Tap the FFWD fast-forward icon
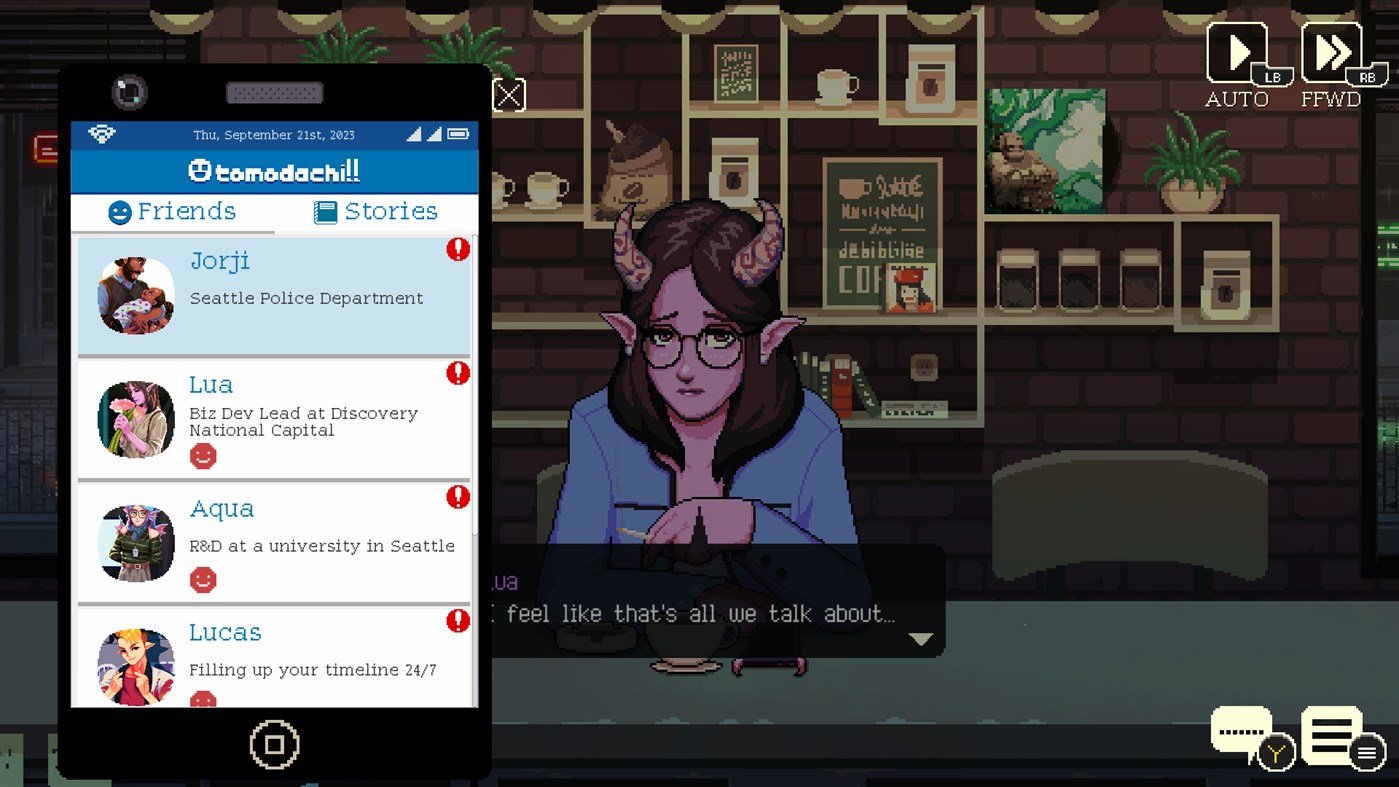This screenshot has height=787, width=1399. (1330, 52)
